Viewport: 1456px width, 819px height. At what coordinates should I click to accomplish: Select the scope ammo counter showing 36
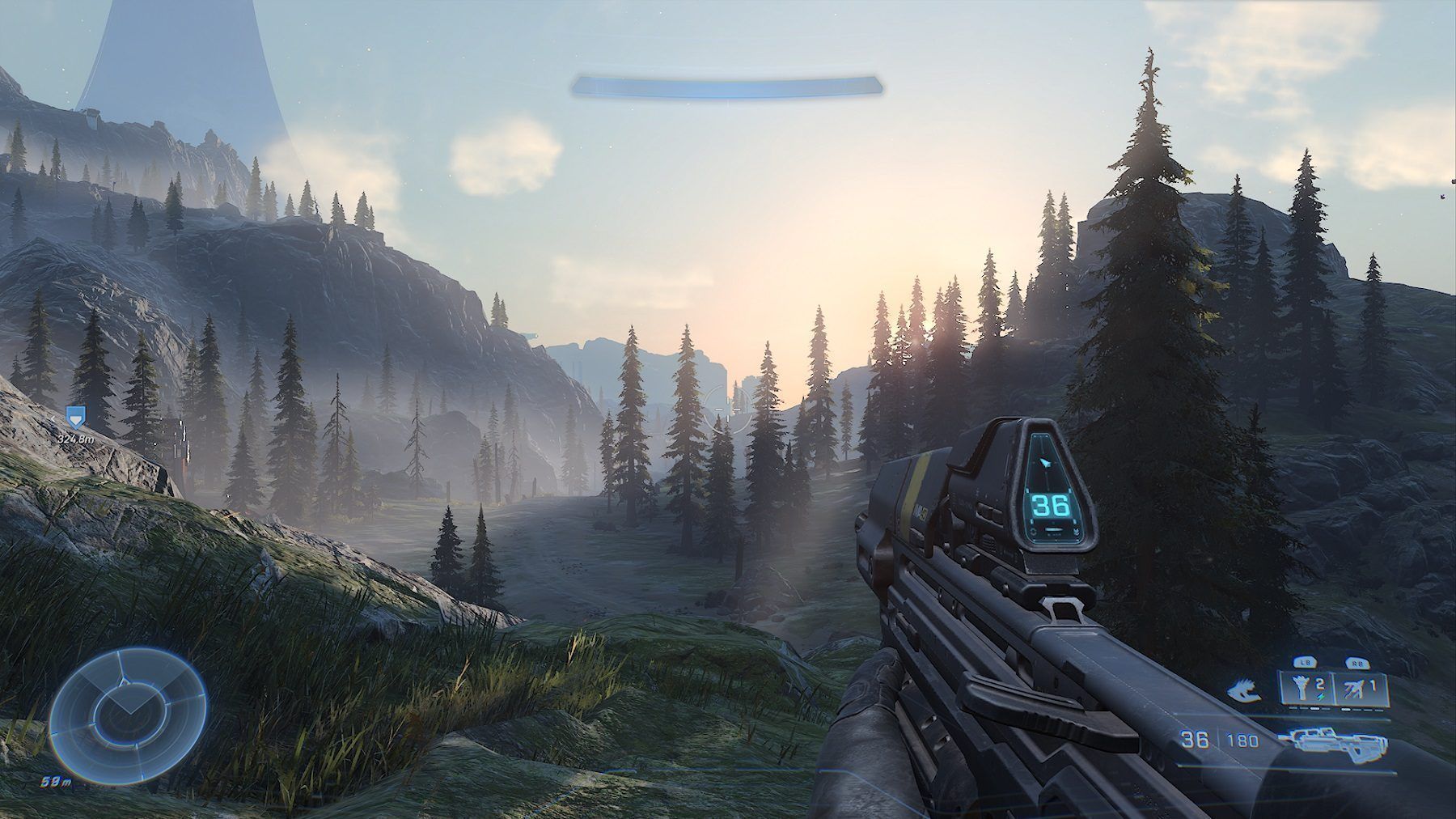pyautogui.click(x=1050, y=505)
